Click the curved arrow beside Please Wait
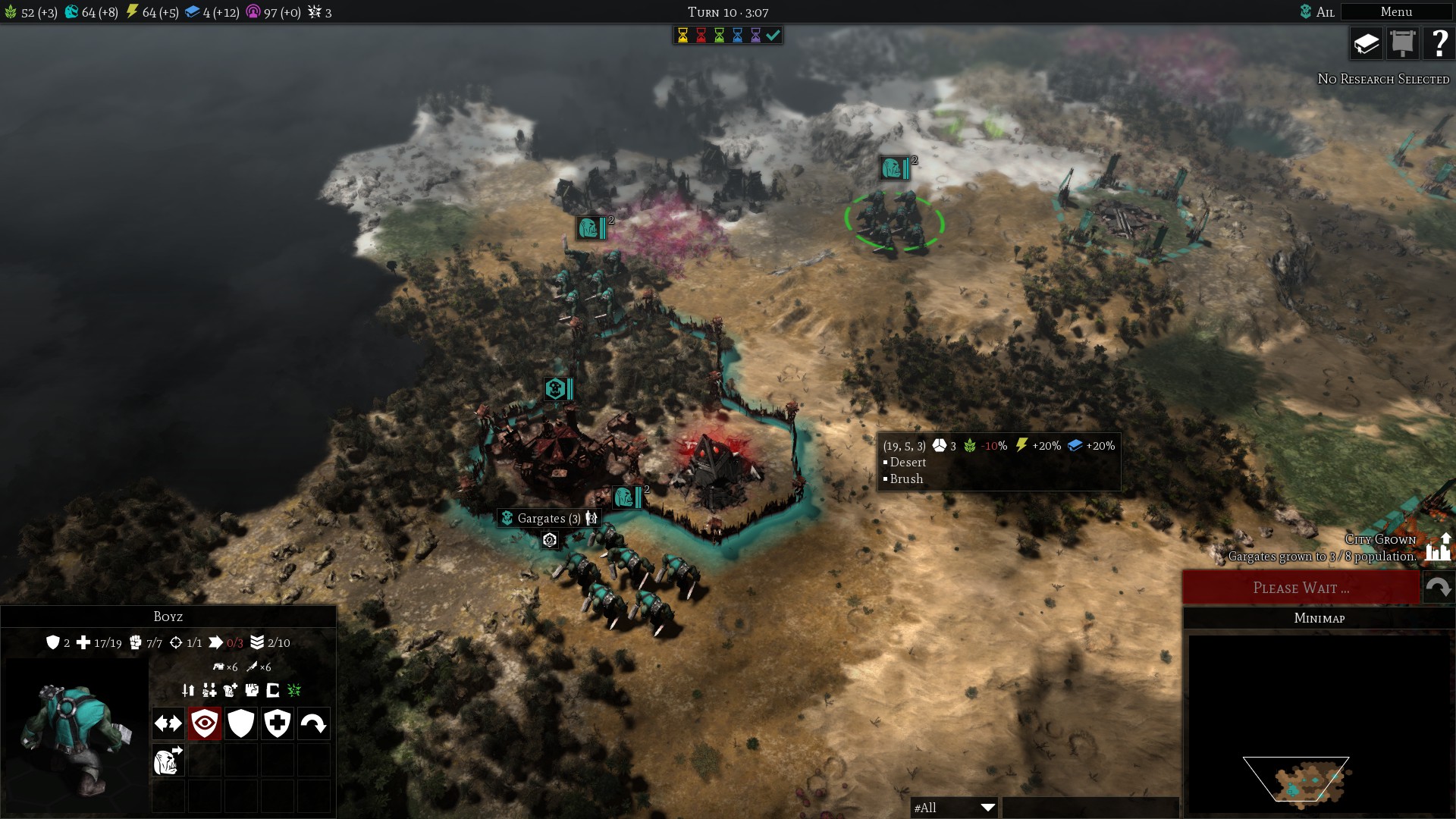The width and height of the screenshot is (1456, 819). tap(1439, 588)
